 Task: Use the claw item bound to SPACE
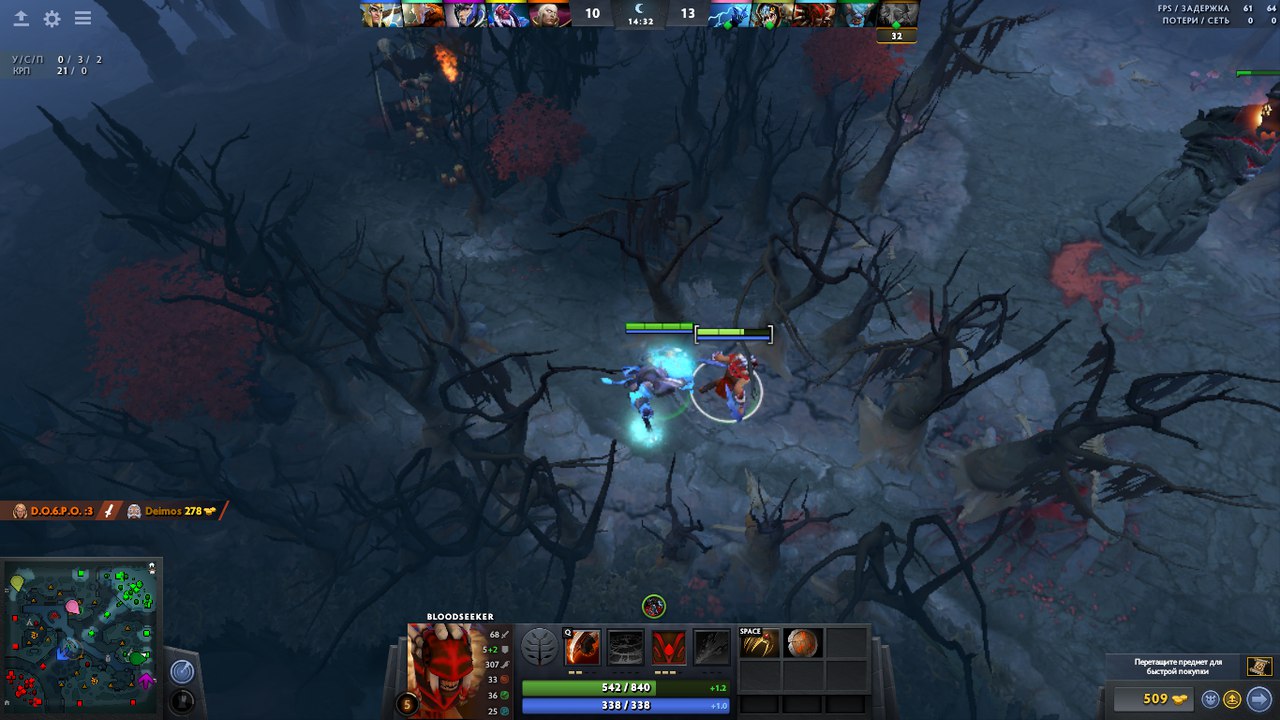click(759, 643)
